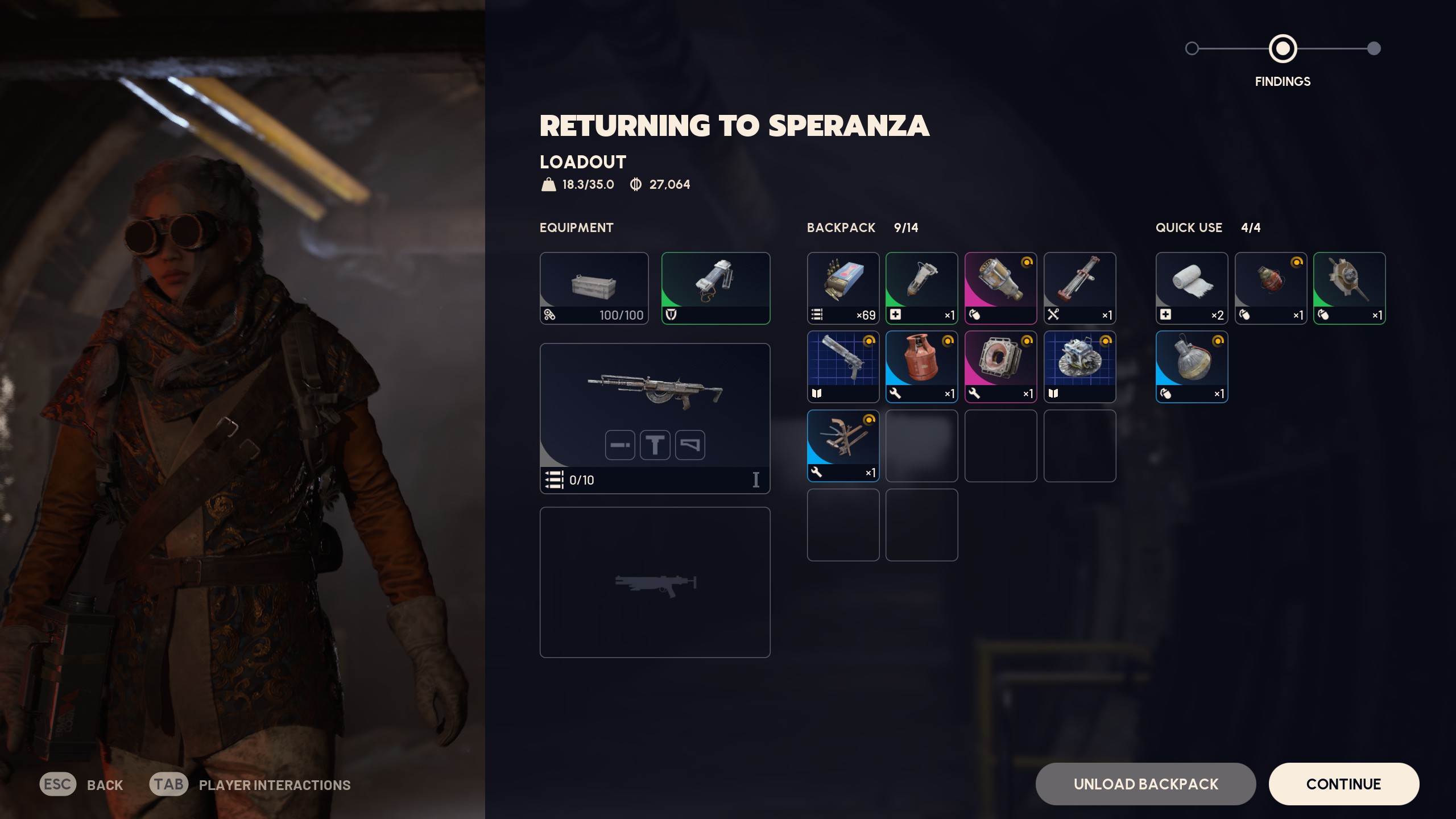Image resolution: width=1456 pixels, height=819 pixels.
Task: Click the blueprint book icon on the revolver item
Action: [818, 394]
